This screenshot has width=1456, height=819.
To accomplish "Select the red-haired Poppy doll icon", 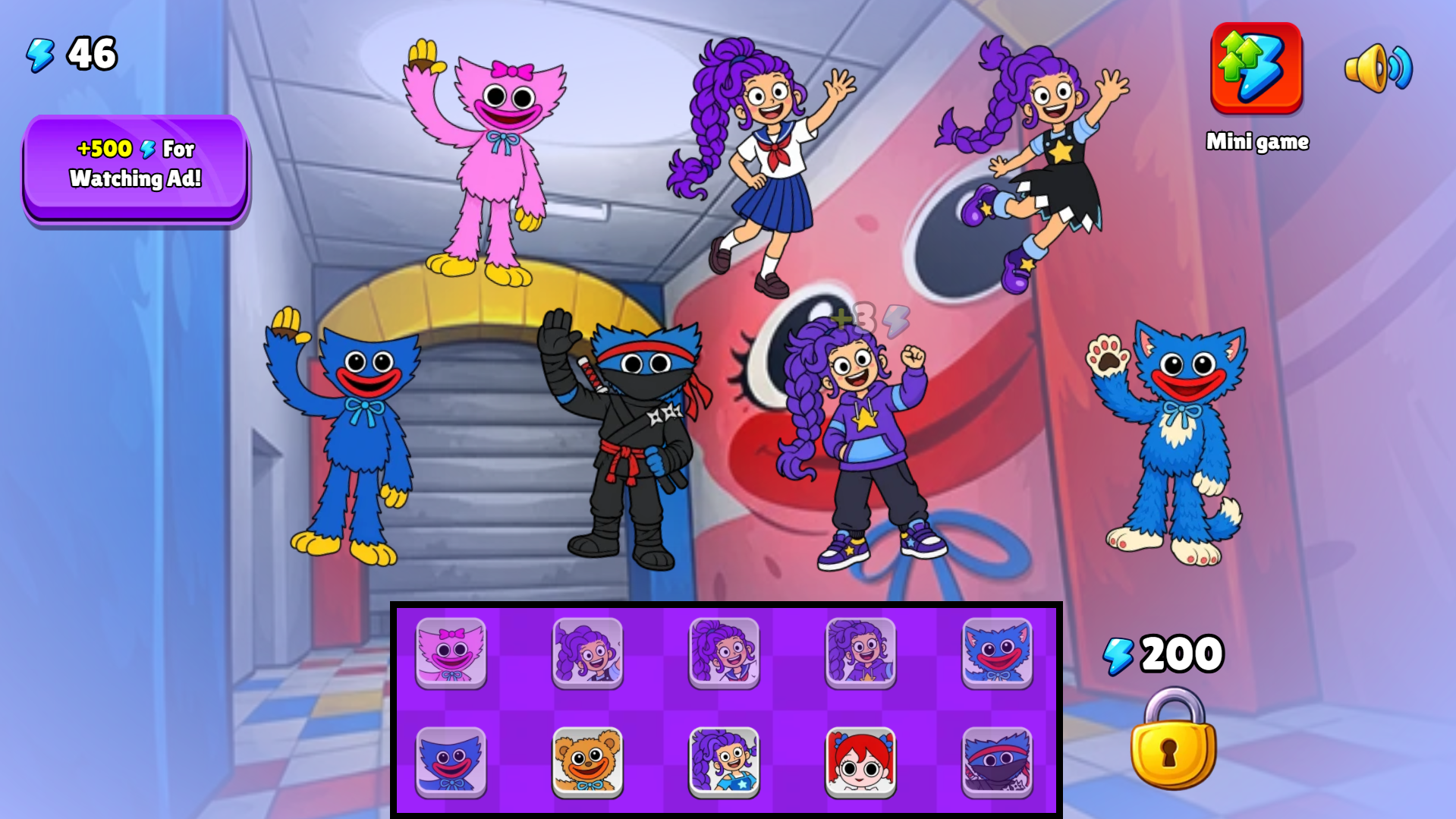I will (861, 761).
